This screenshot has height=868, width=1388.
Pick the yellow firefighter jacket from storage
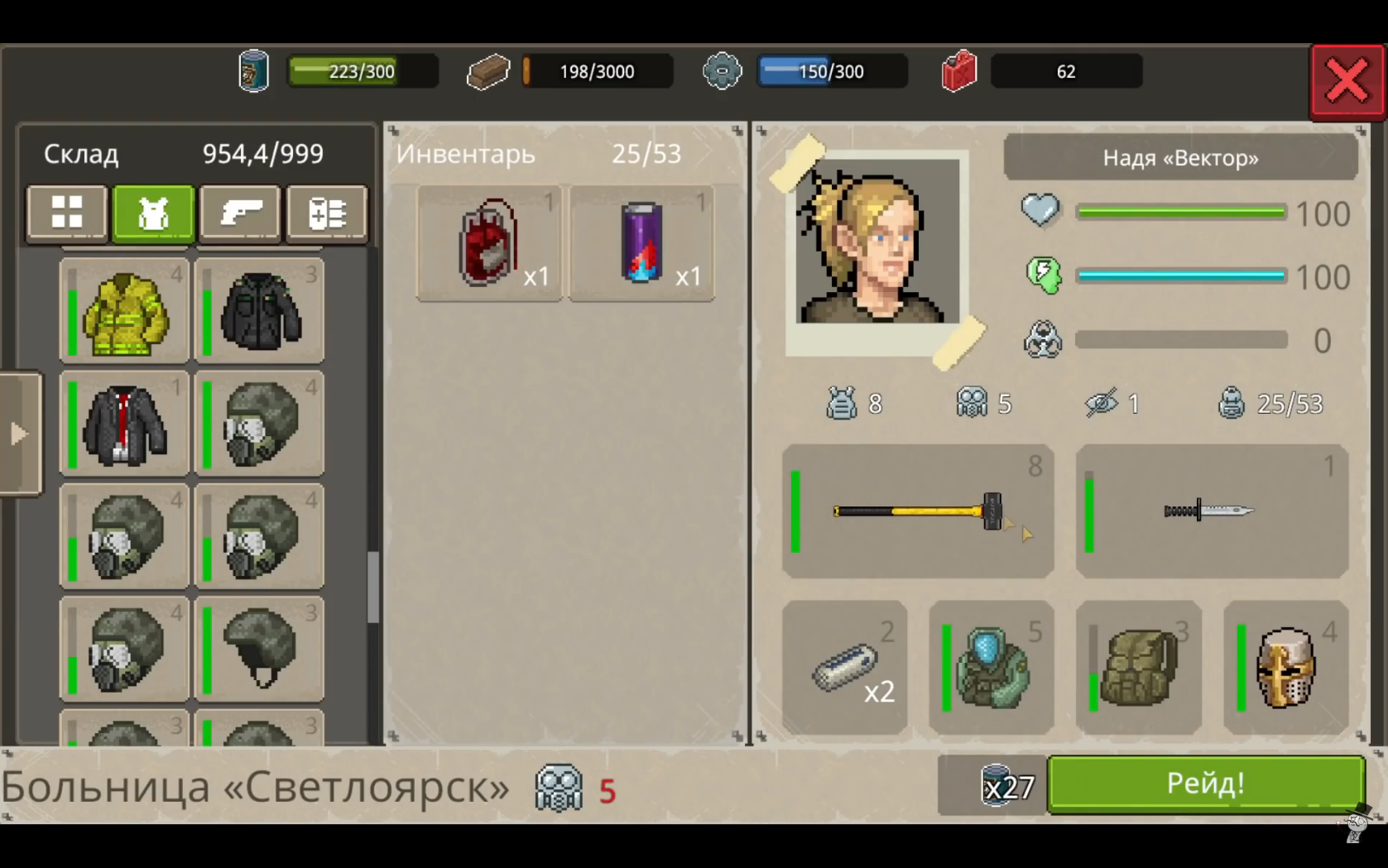125,311
